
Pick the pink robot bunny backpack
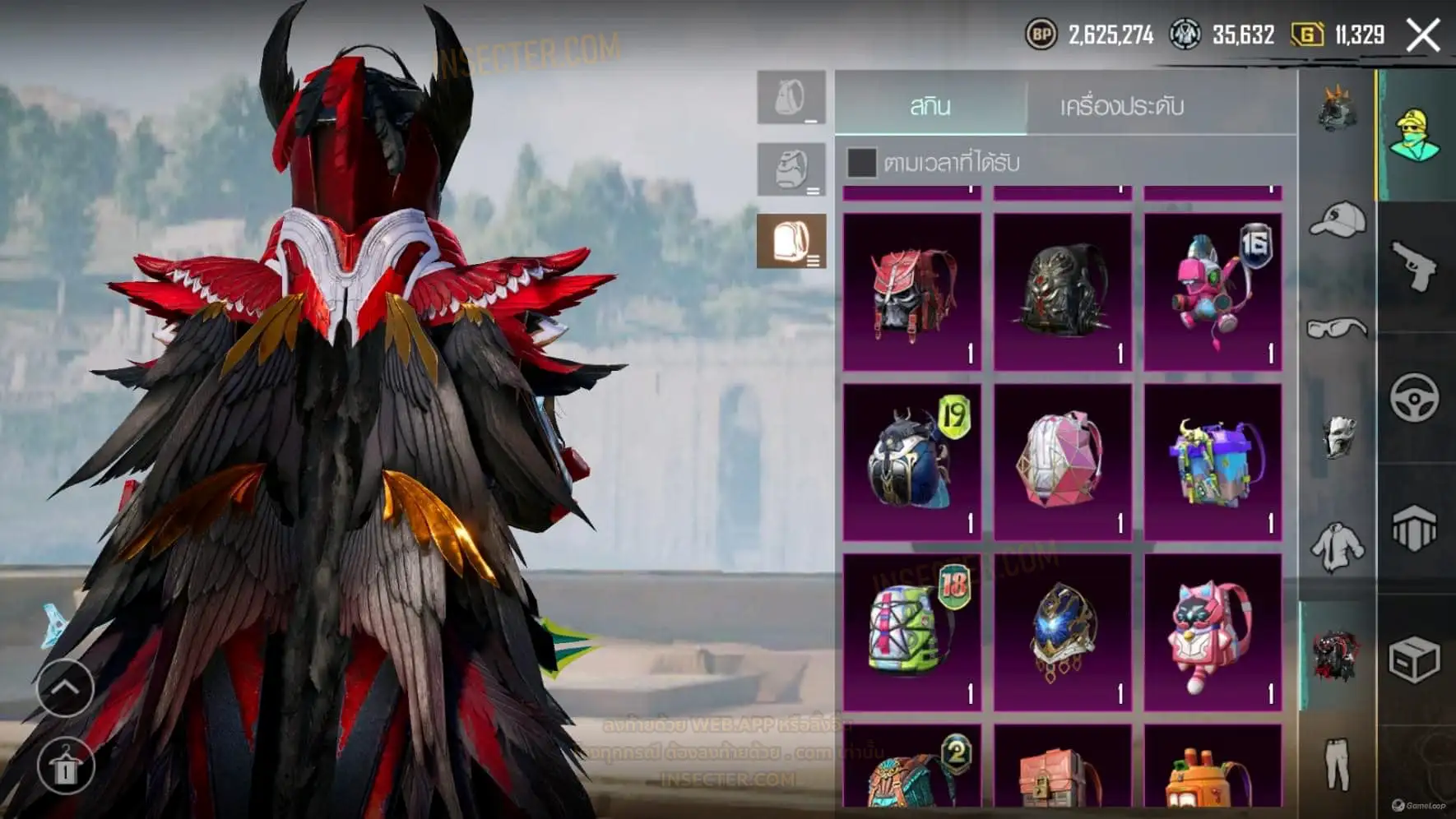pyautogui.click(x=1213, y=292)
